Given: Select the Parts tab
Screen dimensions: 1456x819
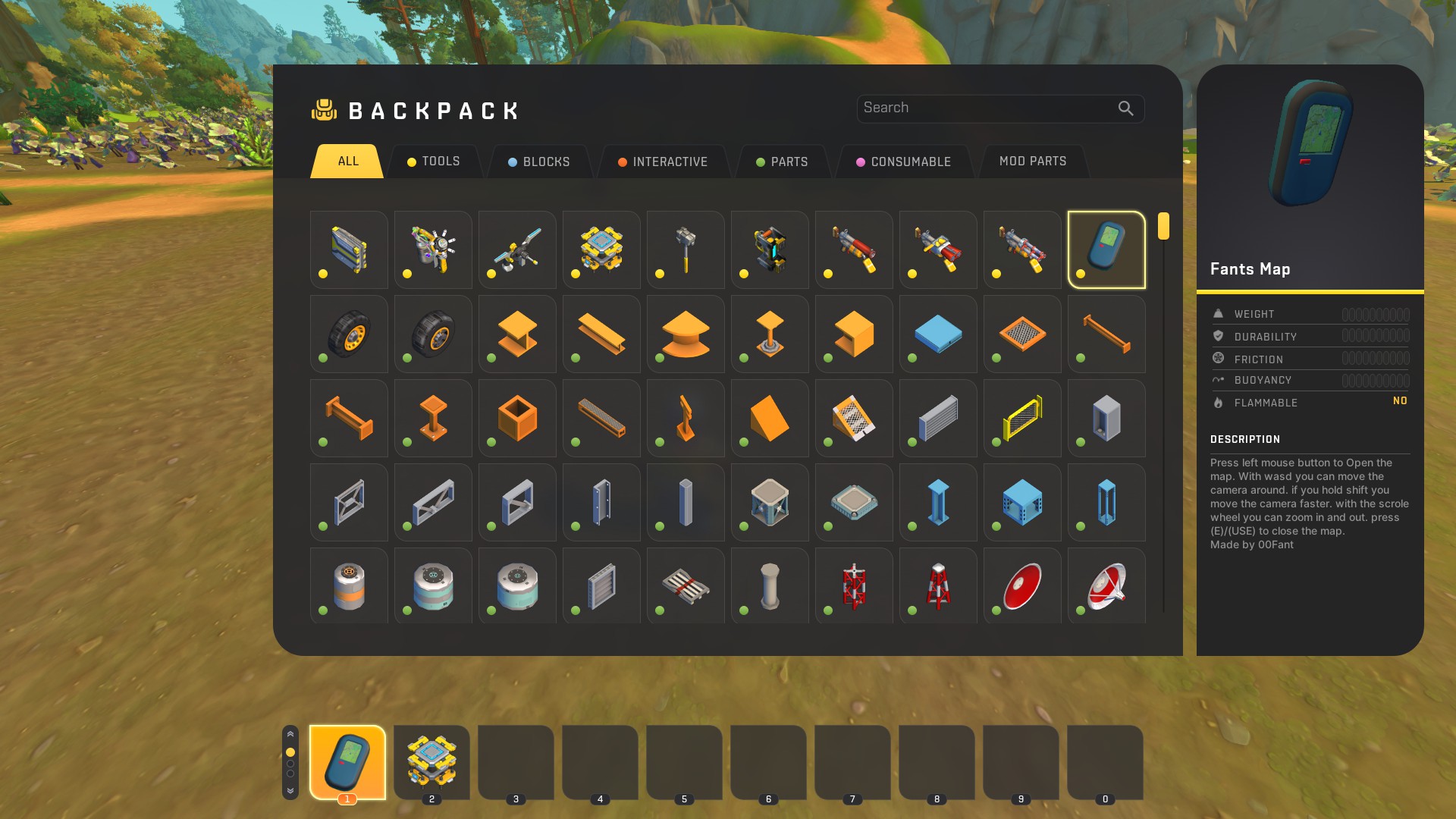Looking at the screenshot, I should (782, 162).
